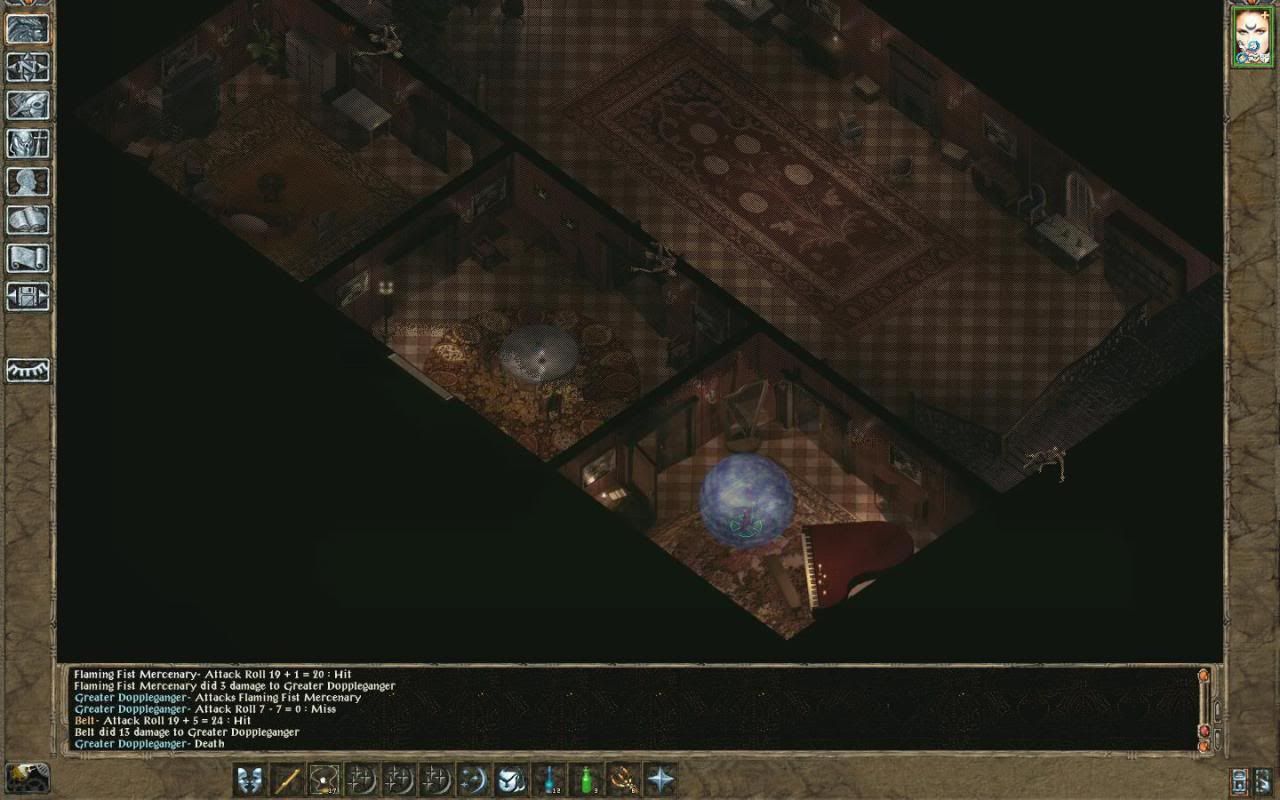This screenshot has width=1280, height=800.
Task: Equip the quarterstaff weapon slot
Action: point(287,779)
